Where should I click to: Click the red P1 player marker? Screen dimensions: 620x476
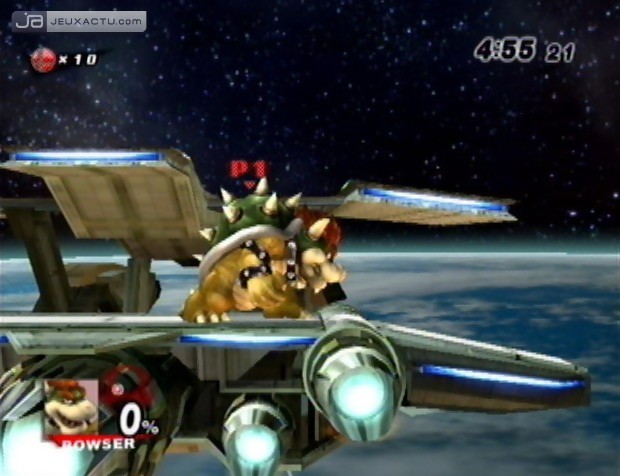246,171
